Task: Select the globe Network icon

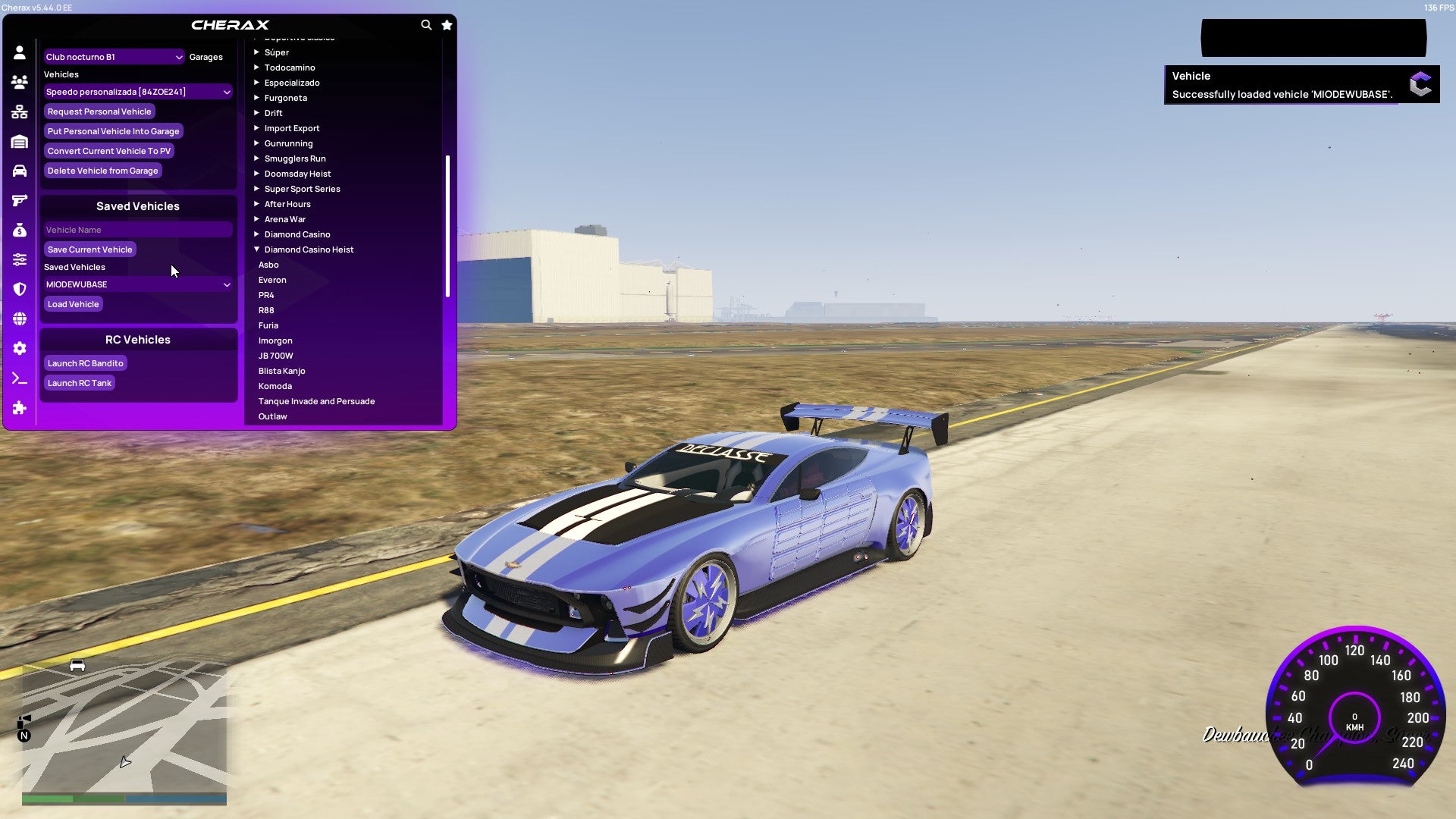Action: click(20, 318)
